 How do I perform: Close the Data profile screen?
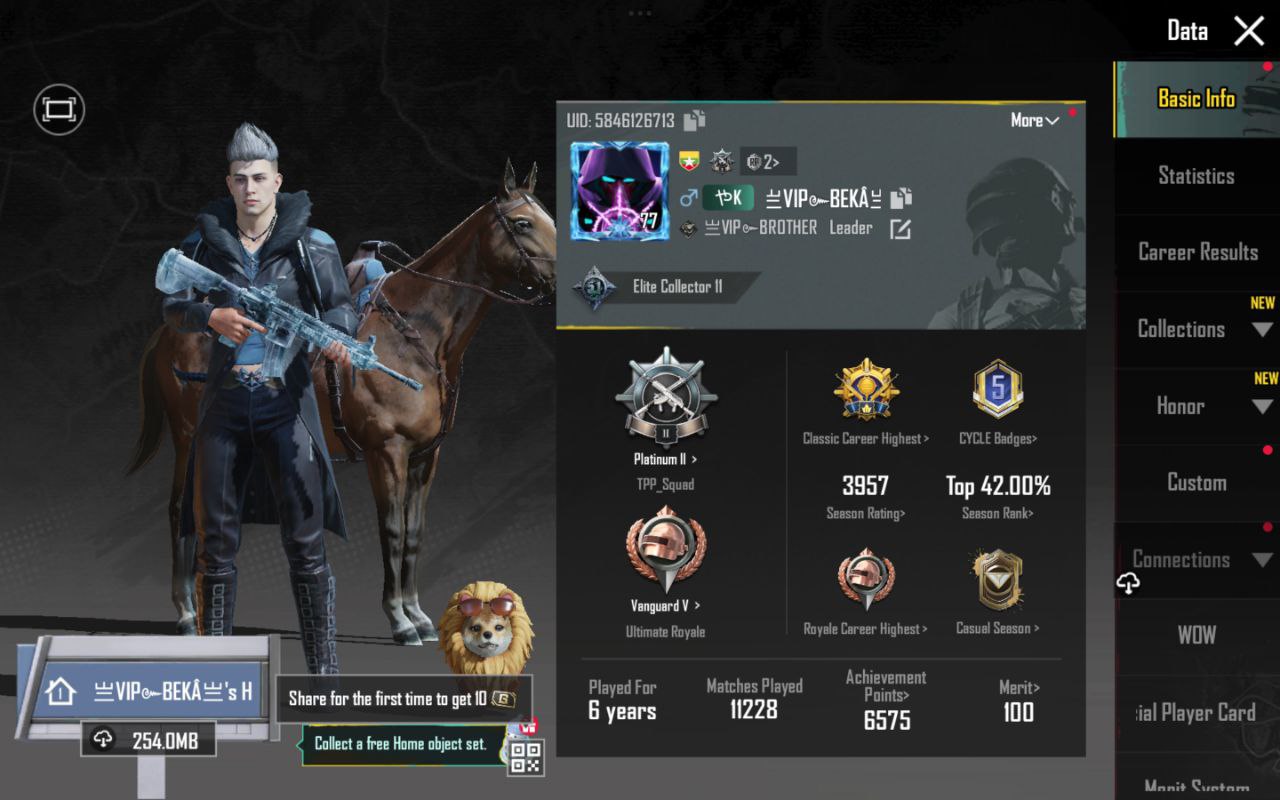1249,31
